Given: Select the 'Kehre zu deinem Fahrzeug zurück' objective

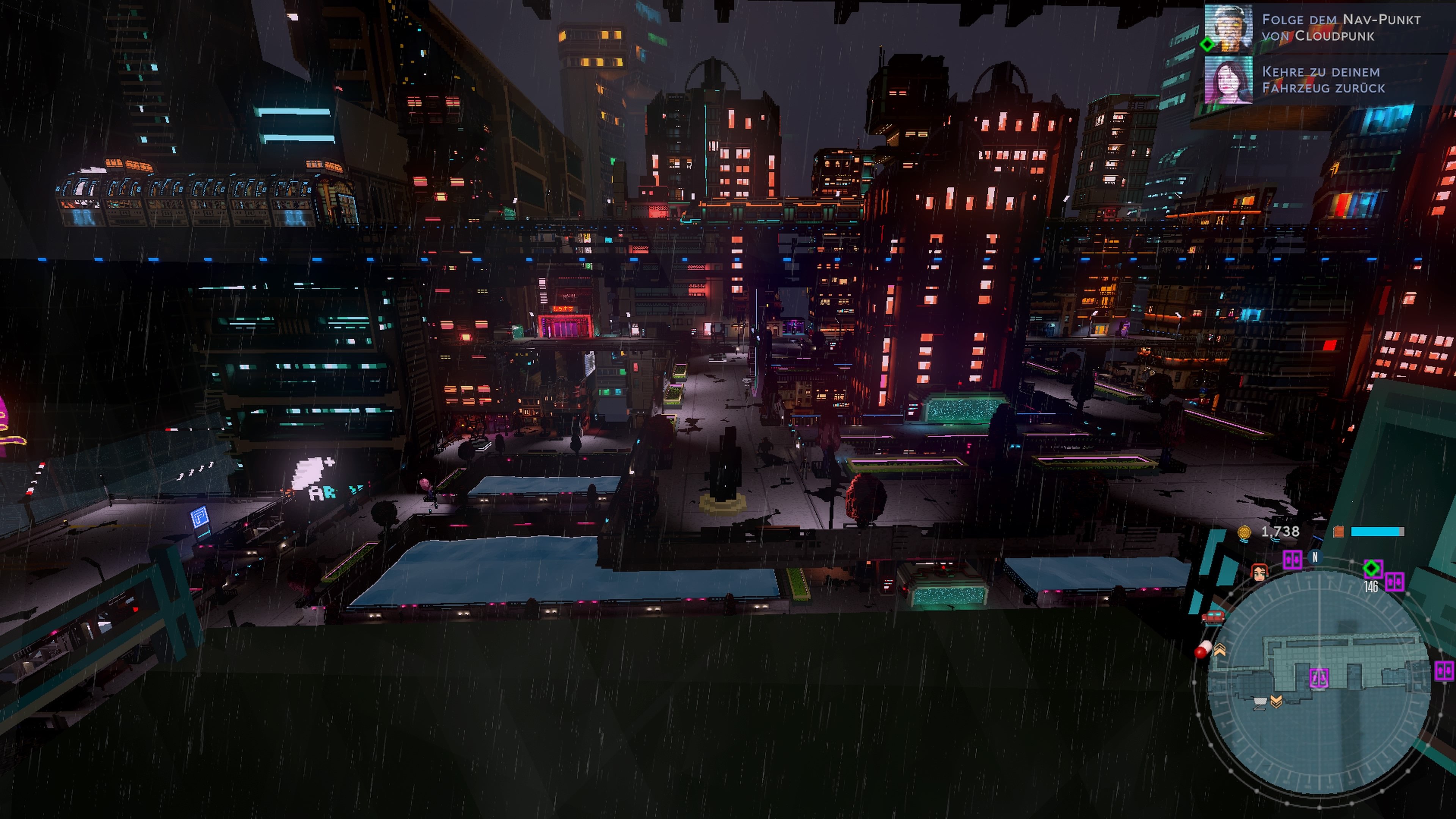Looking at the screenshot, I should [1323, 80].
